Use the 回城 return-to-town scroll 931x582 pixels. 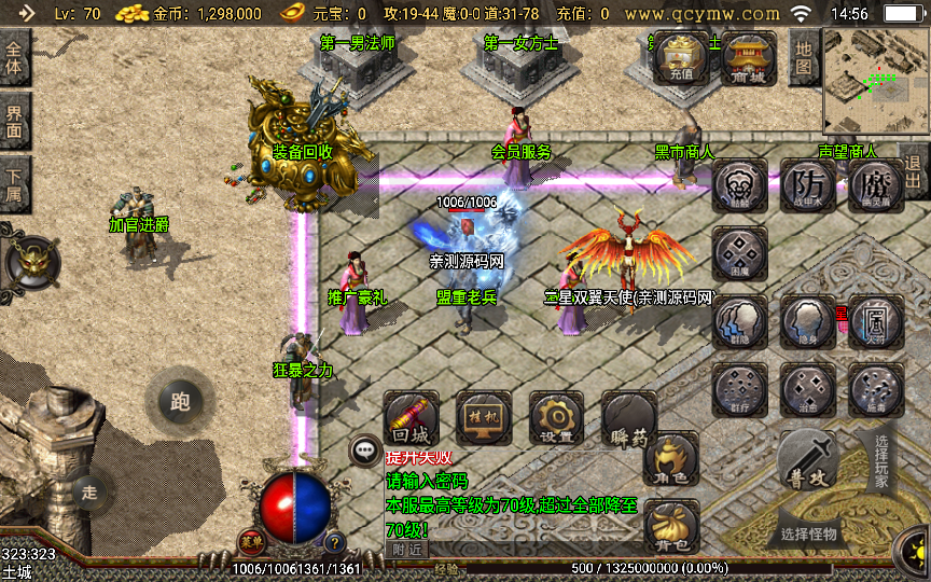(411, 418)
